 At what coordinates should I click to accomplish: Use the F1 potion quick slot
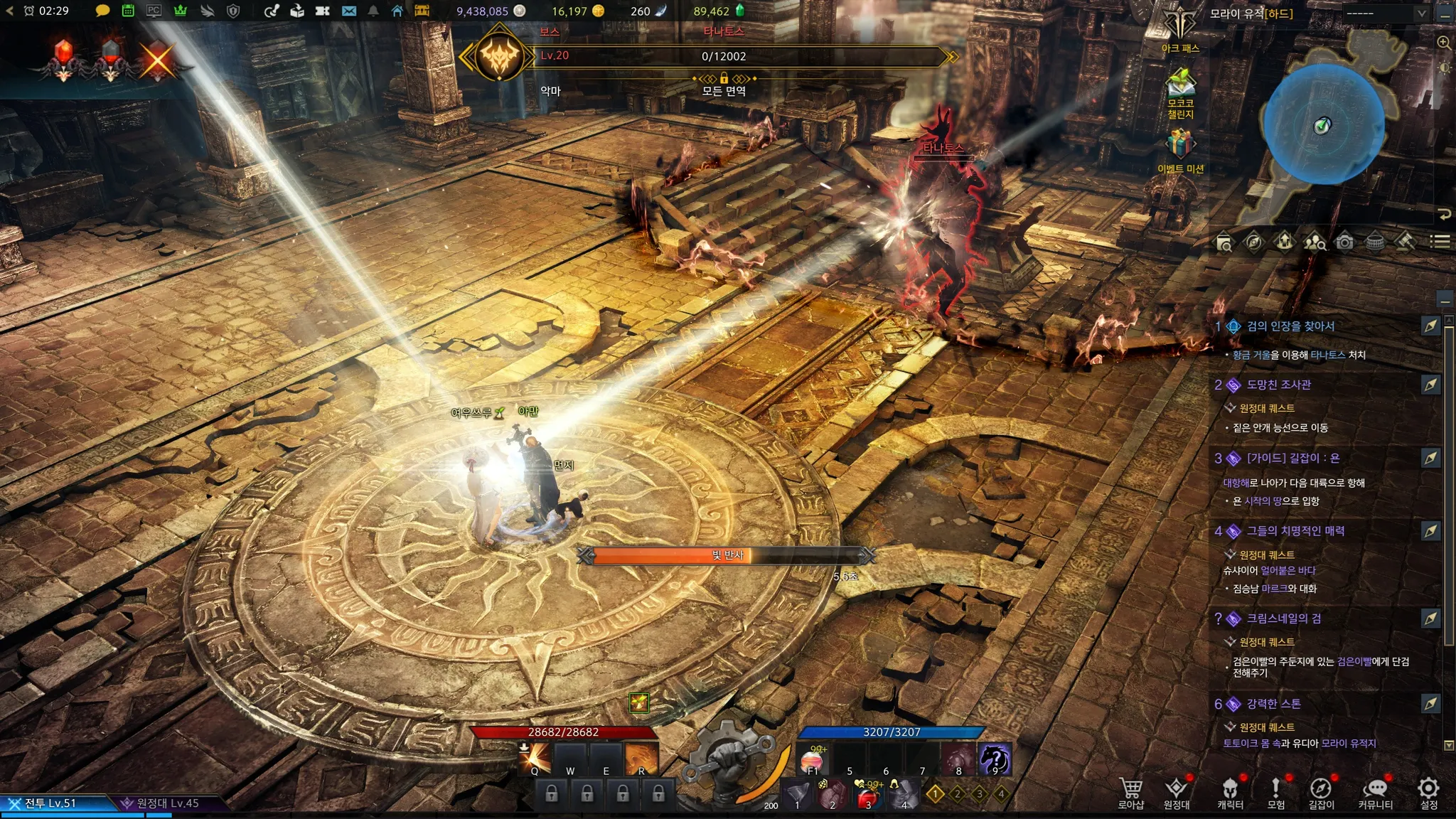813,759
